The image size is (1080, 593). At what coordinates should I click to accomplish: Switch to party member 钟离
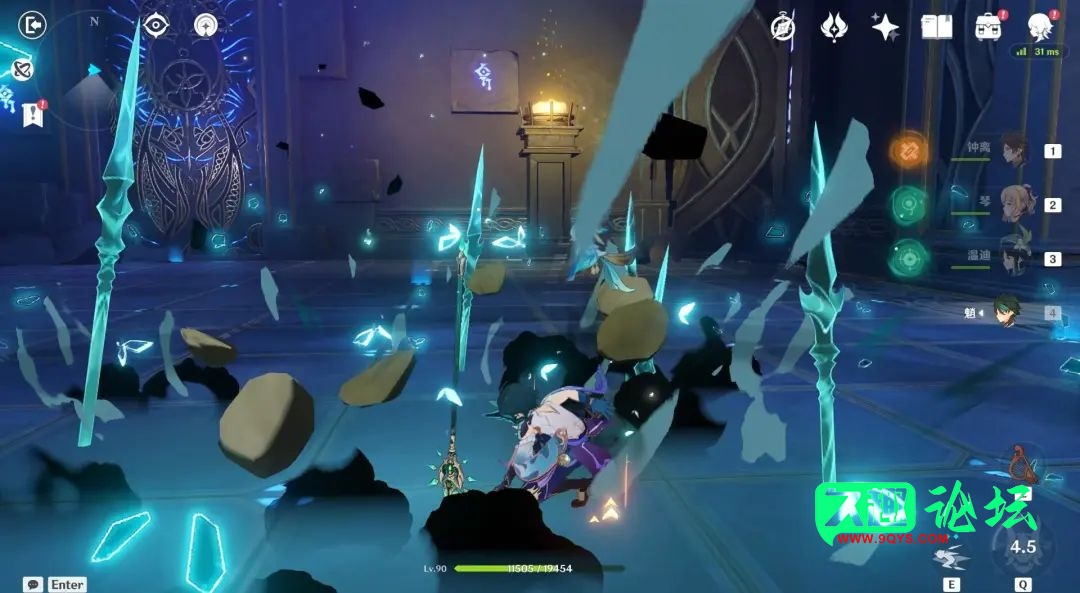[1012, 150]
